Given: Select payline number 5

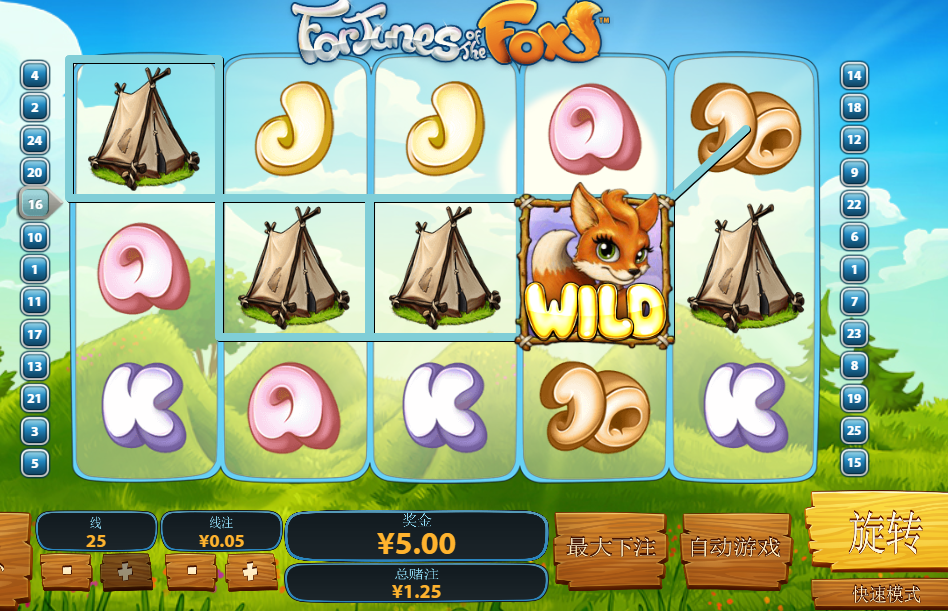Looking at the screenshot, I should [x=35, y=463].
